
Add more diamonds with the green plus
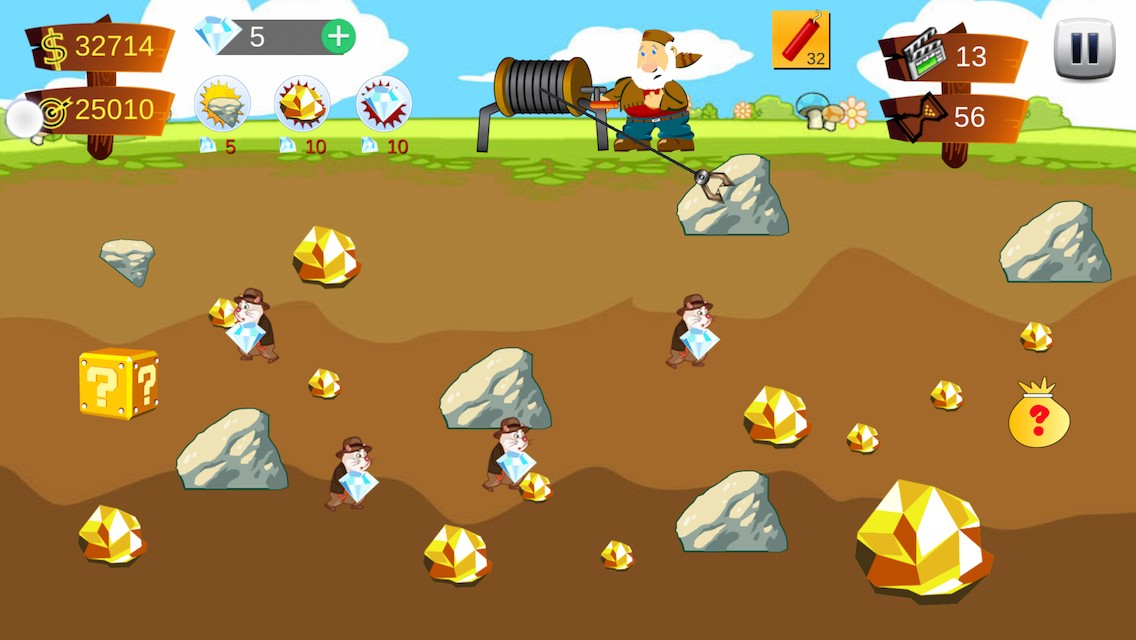point(338,37)
